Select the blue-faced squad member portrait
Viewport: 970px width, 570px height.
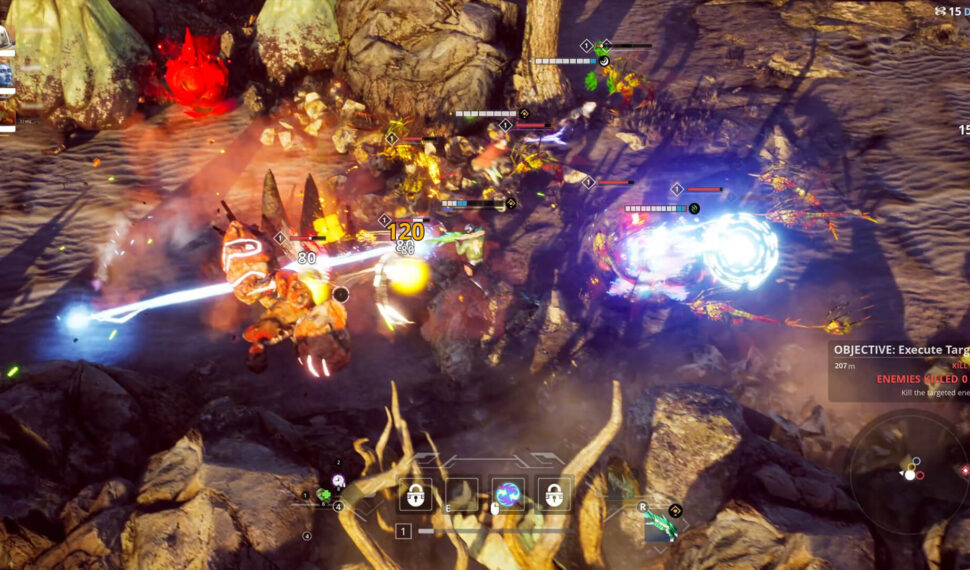(4, 74)
